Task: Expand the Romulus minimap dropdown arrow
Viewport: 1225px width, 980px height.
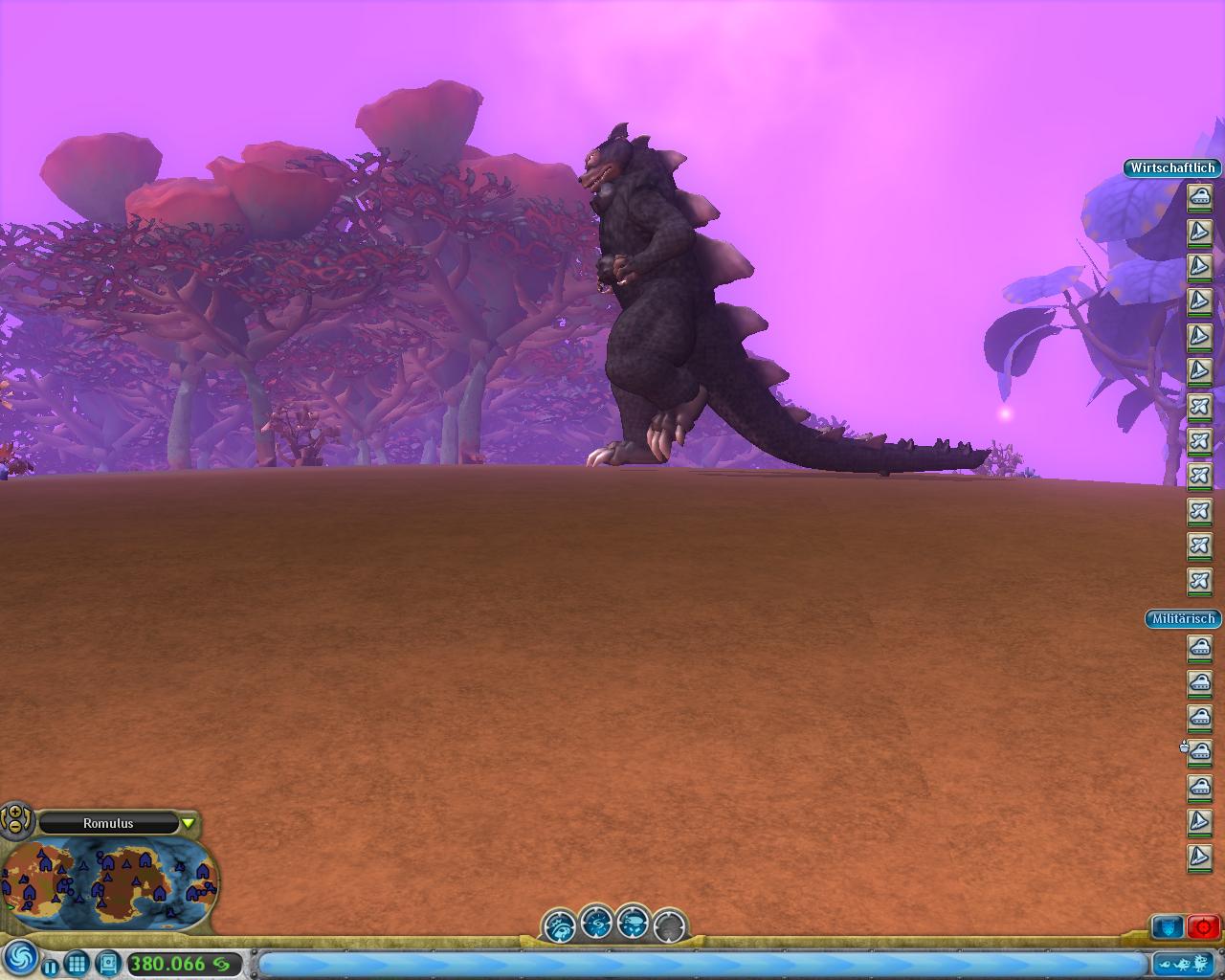Action: point(189,823)
